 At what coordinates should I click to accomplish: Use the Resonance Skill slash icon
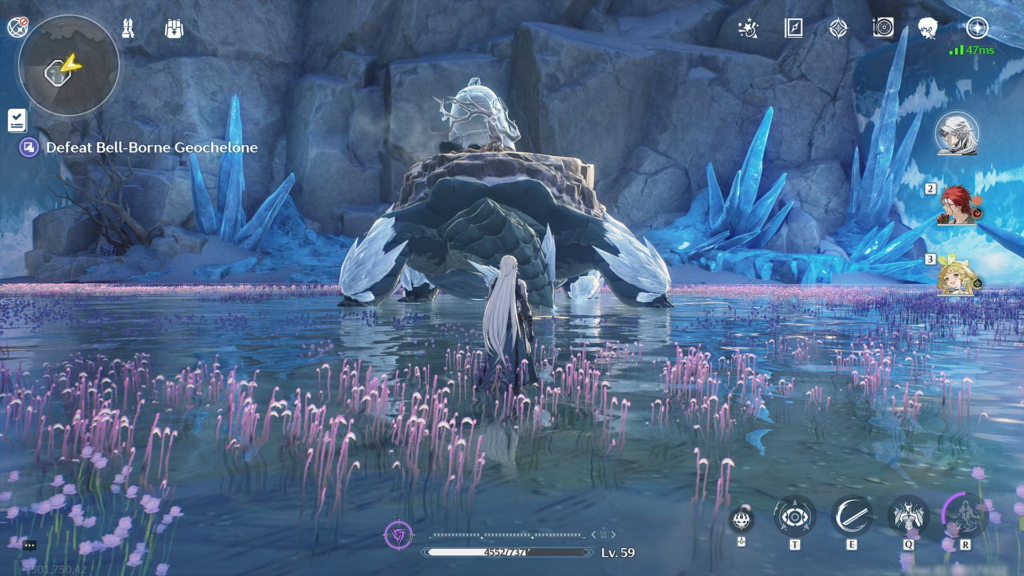click(x=851, y=517)
